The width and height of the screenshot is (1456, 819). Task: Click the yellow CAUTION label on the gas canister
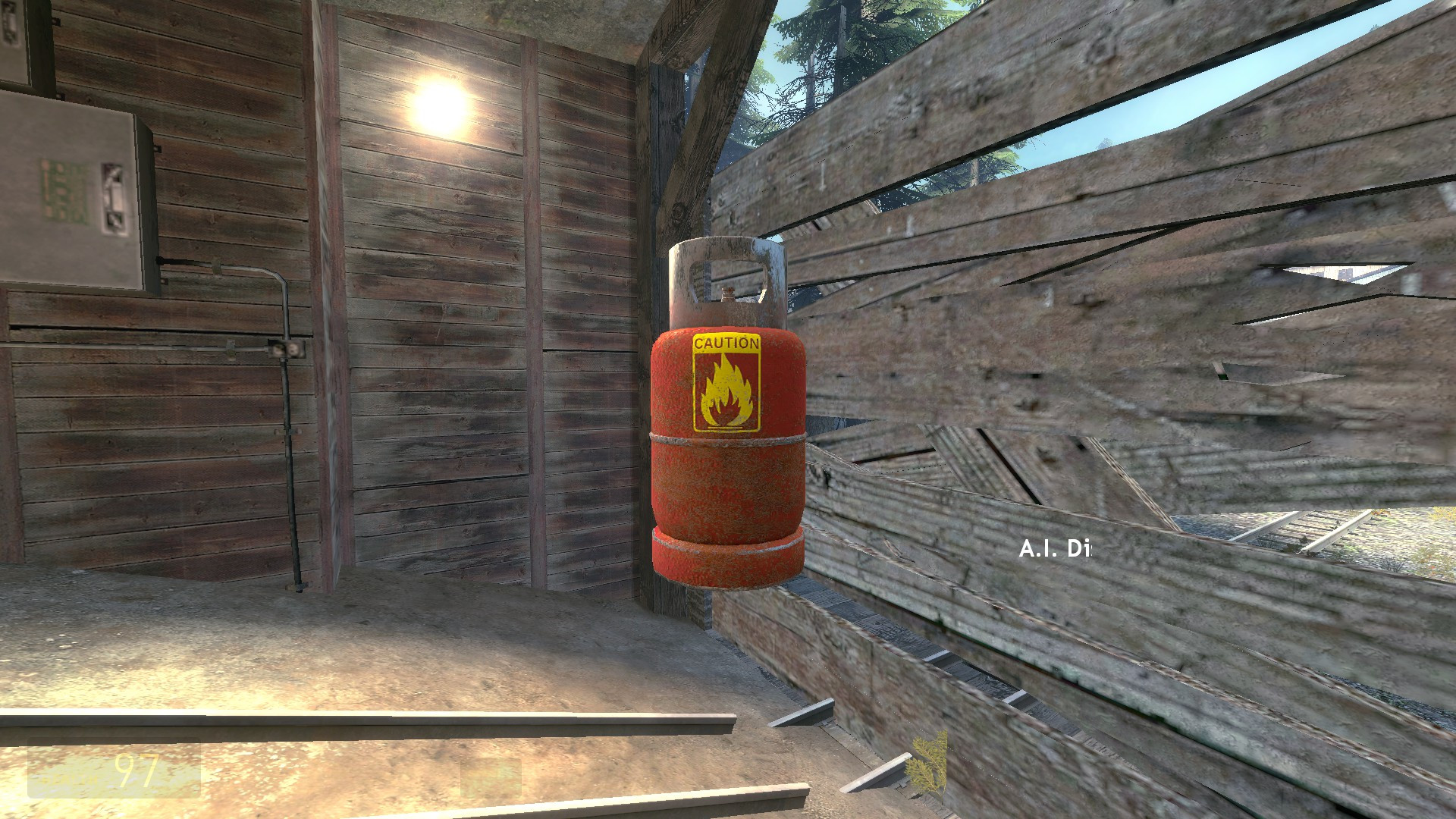tap(726, 344)
